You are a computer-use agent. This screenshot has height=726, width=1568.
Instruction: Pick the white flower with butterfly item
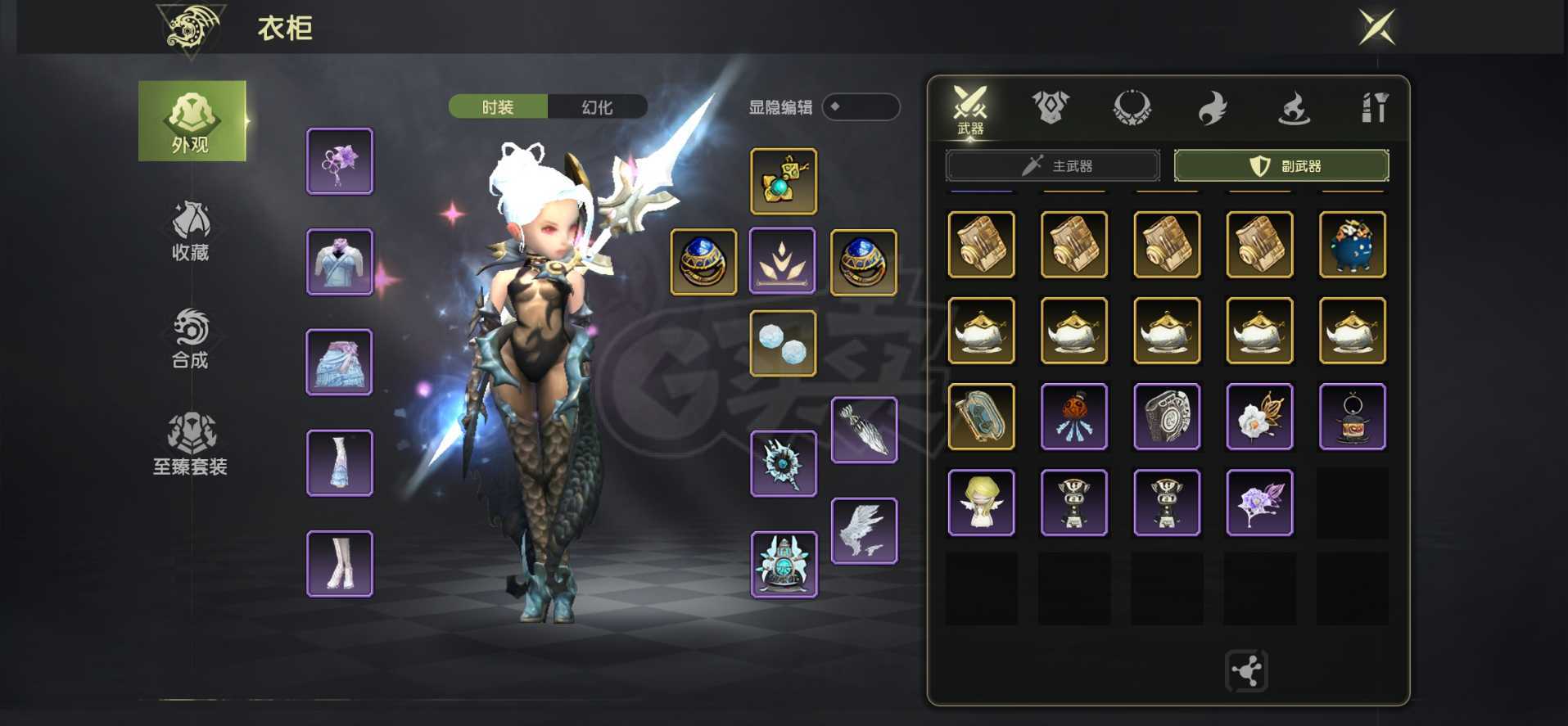1259,417
